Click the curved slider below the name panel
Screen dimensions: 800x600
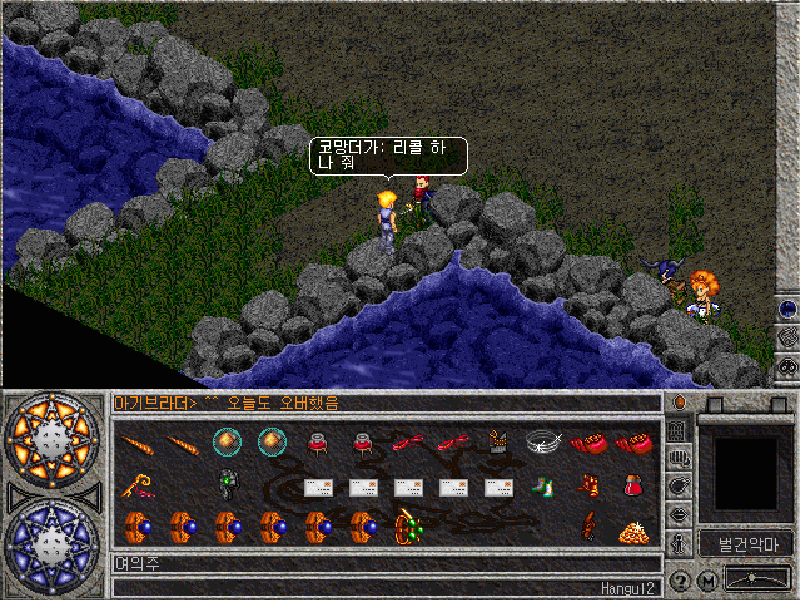click(x=756, y=579)
